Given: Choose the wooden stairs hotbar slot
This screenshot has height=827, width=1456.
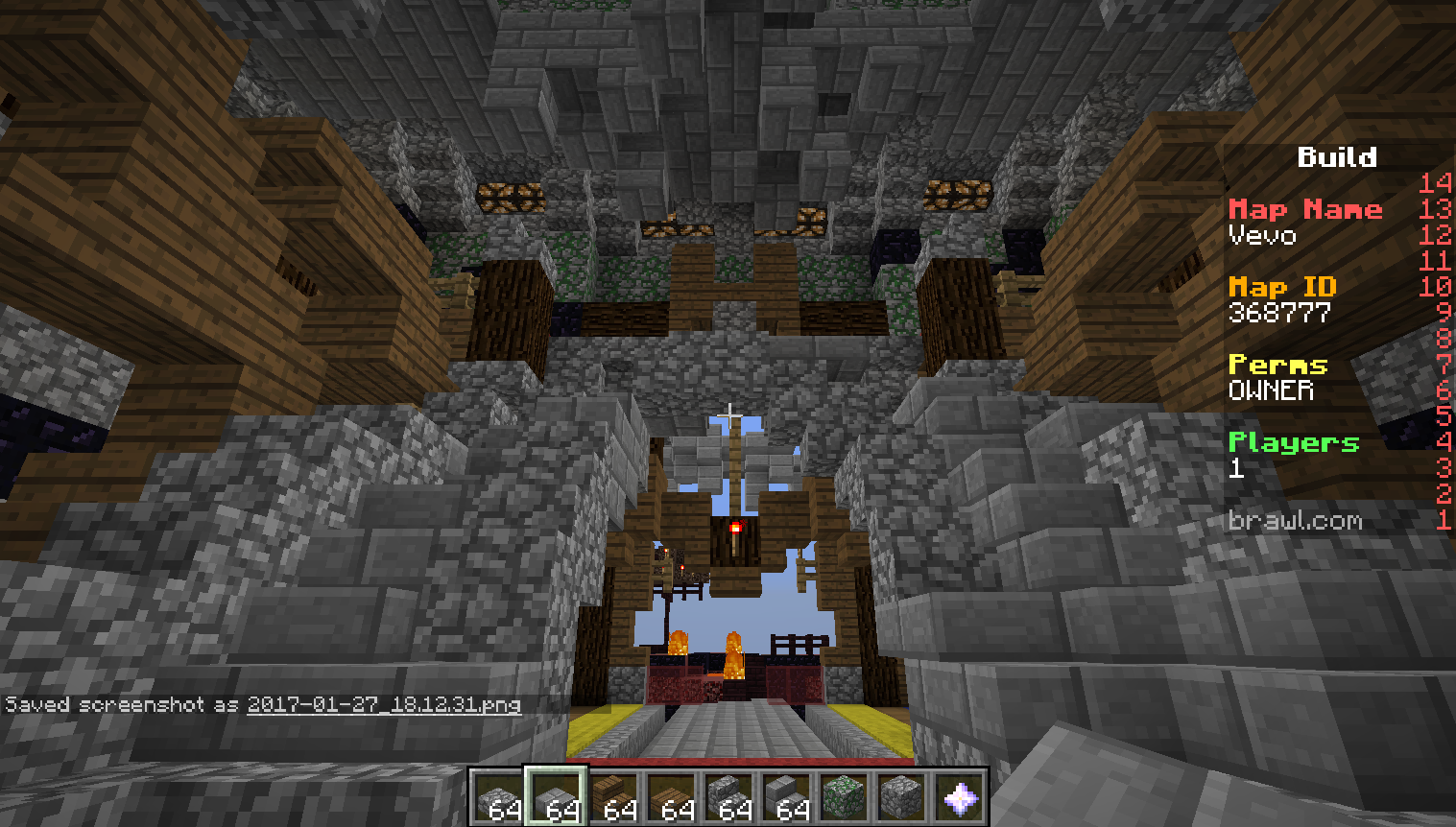Looking at the screenshot, I should click(614, 797).
